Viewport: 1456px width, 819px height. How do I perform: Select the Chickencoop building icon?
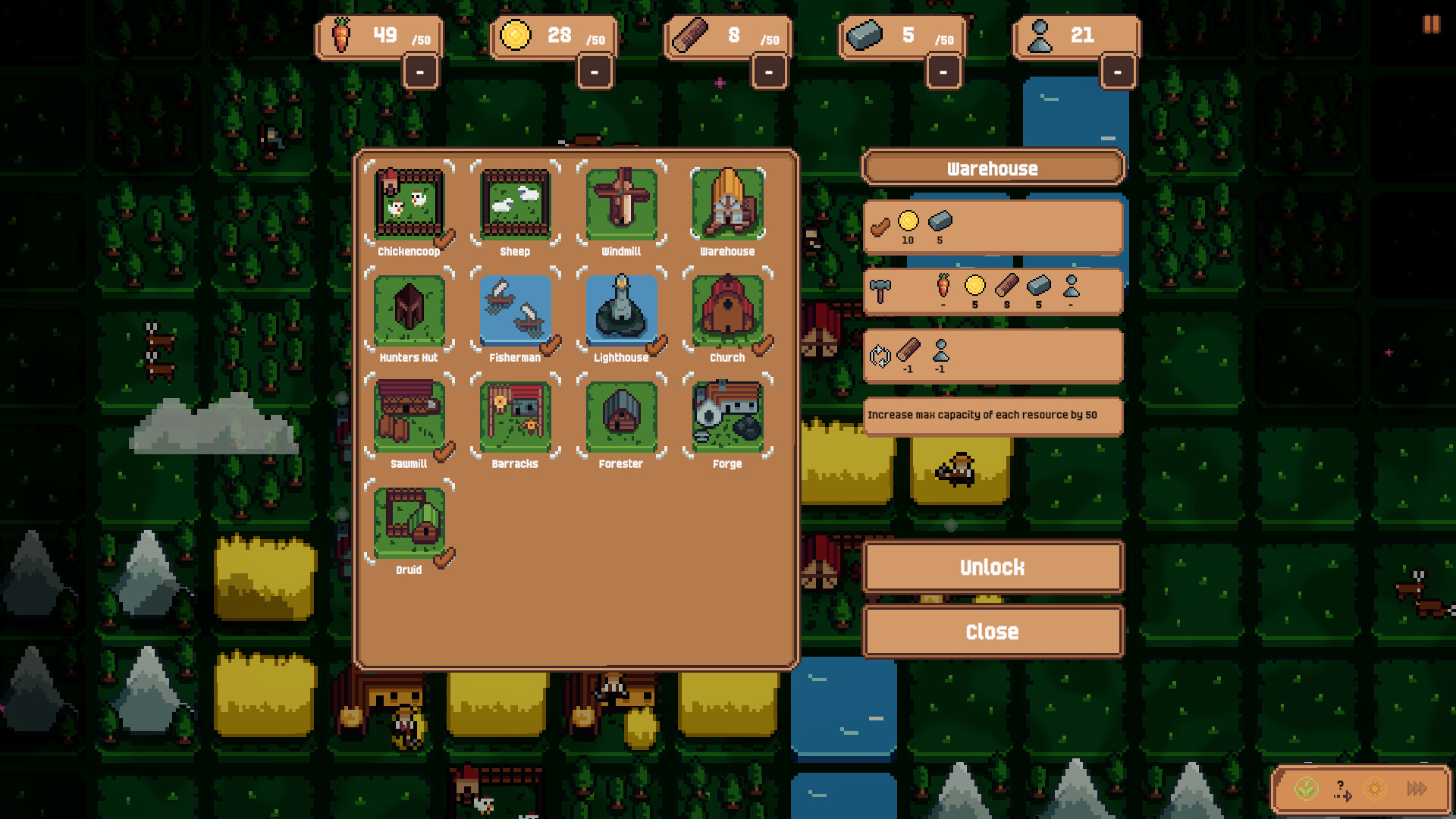(x=409, y=205)
